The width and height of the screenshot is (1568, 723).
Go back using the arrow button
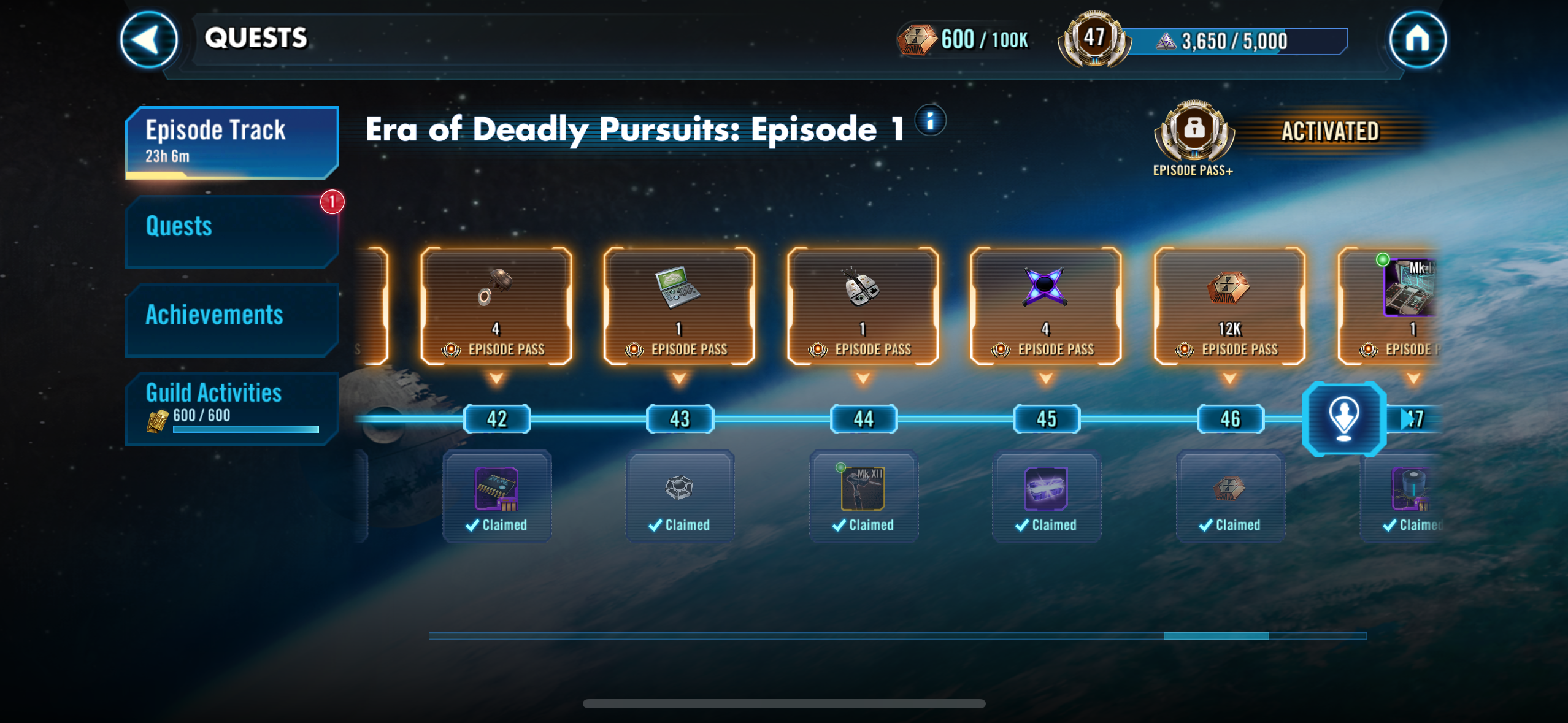click(148, 40)
